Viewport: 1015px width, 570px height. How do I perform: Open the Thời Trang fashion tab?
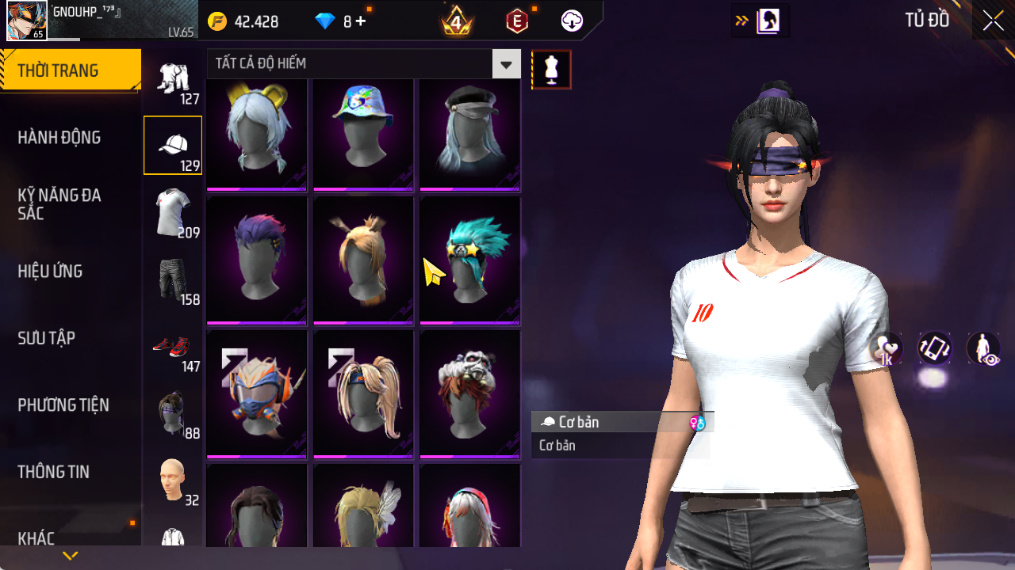tap(70, 70)
